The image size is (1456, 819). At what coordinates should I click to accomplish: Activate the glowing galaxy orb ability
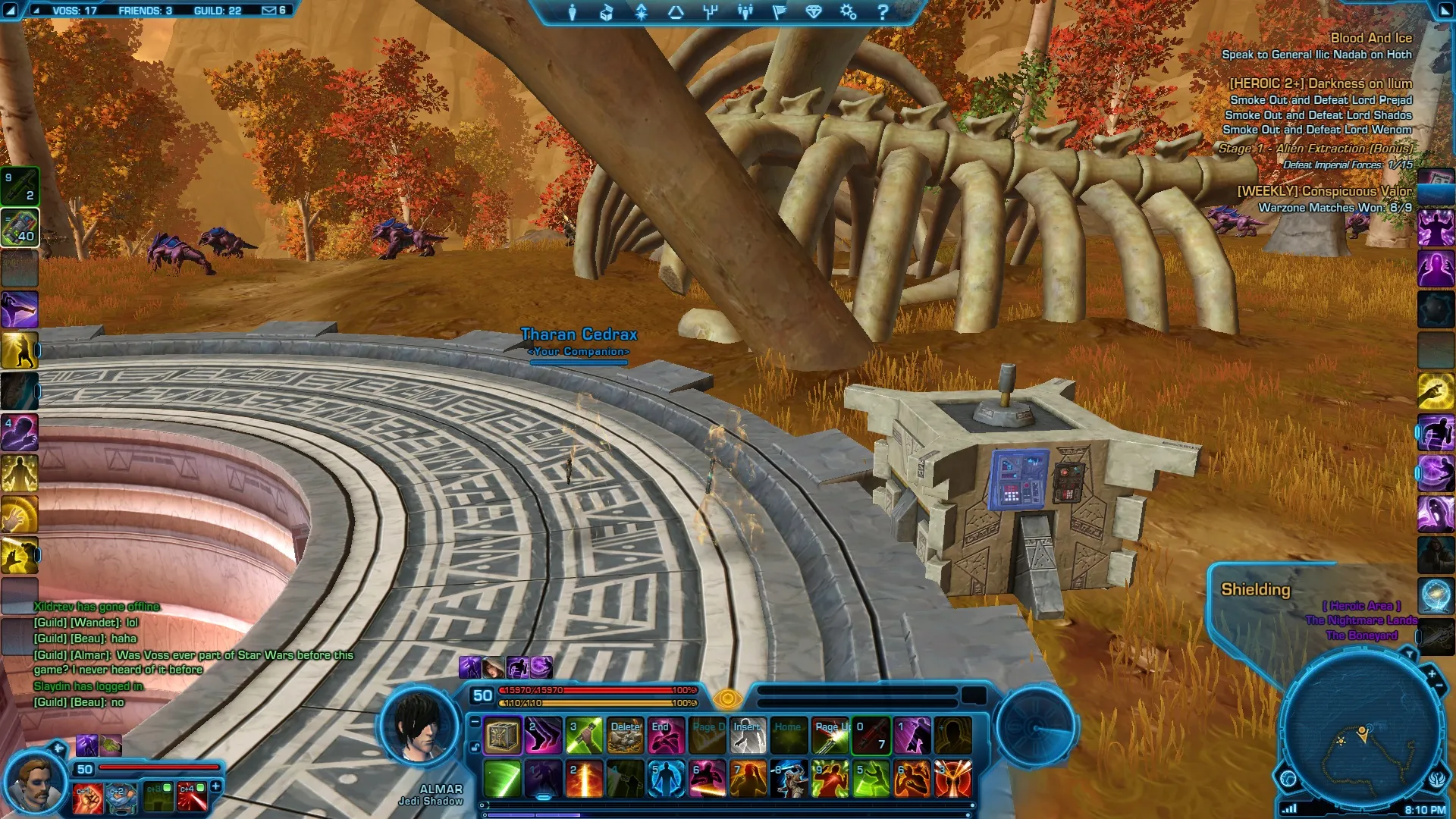(1436, 595)
